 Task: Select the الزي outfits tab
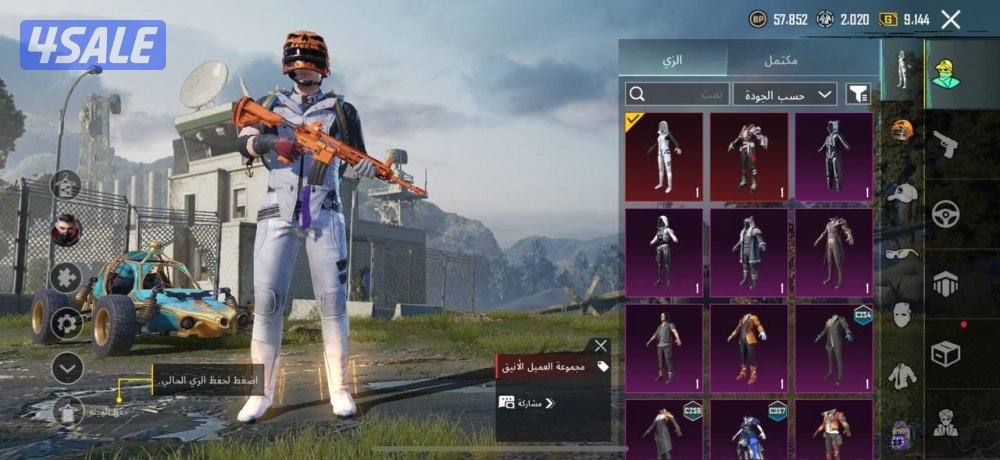coord(672,59)
